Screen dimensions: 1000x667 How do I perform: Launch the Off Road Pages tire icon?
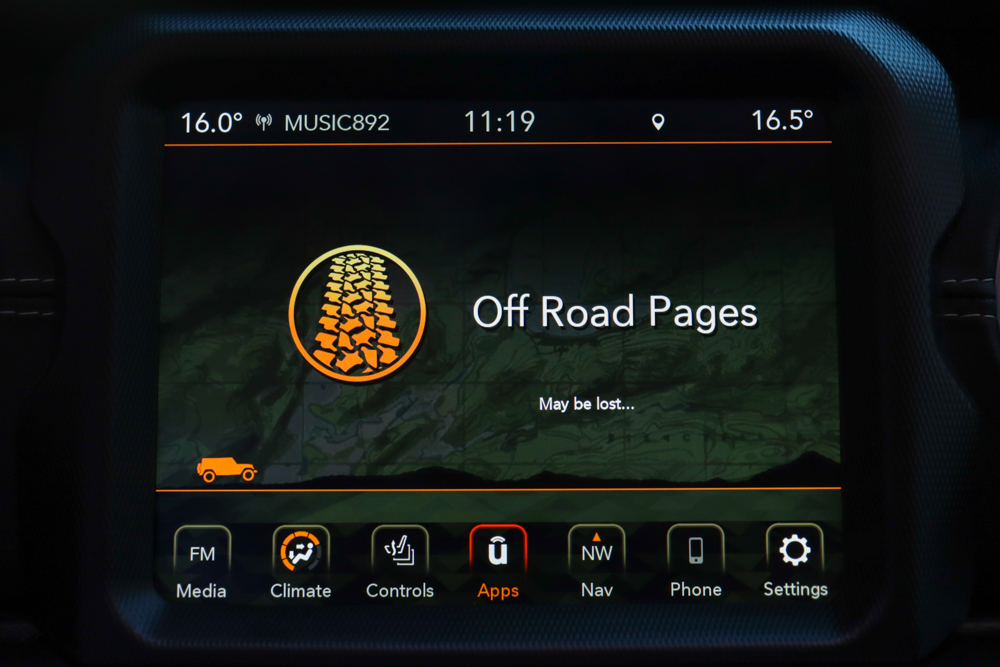pyautogui.click(x=358, y=313)
